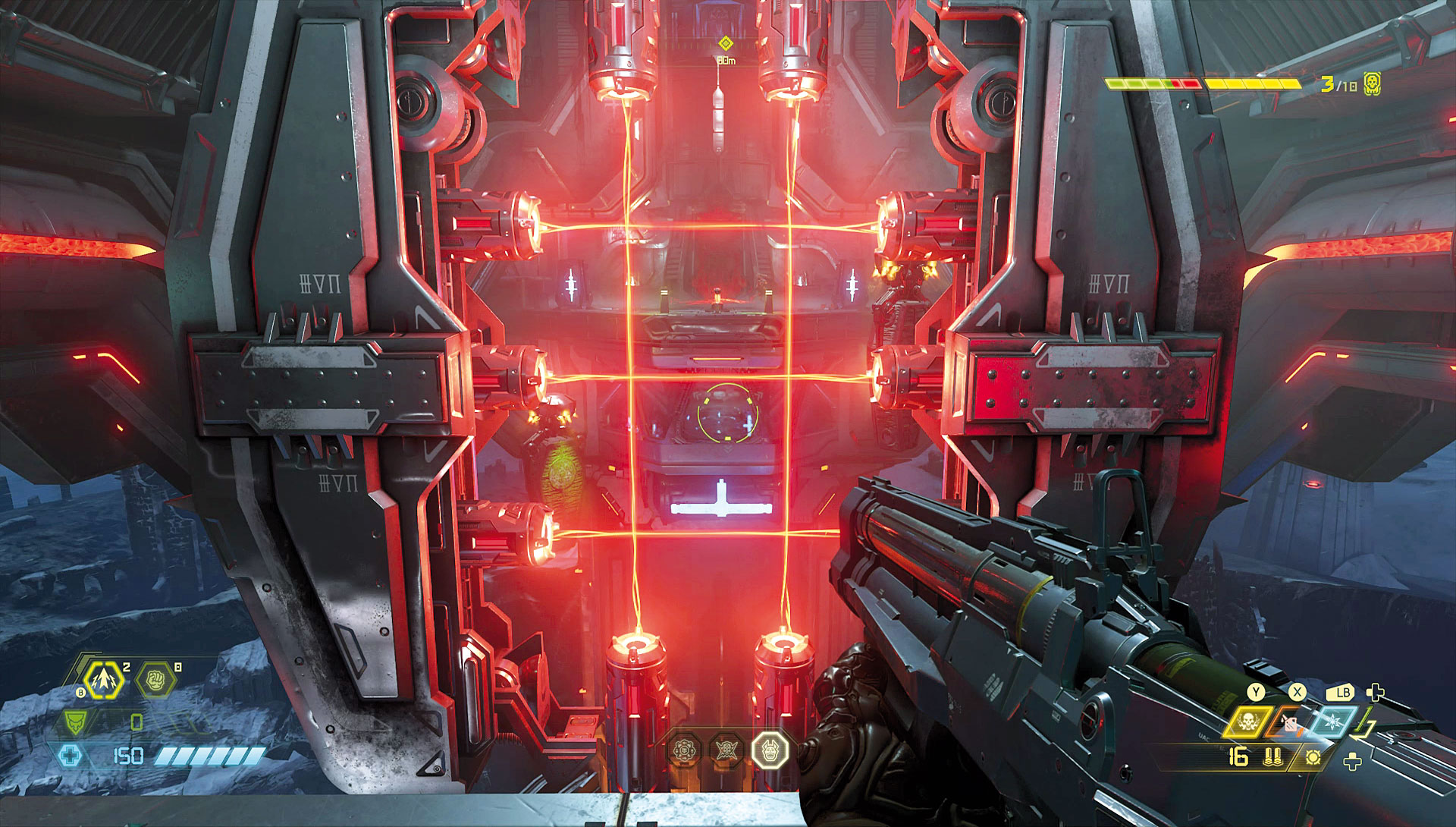1456x827 pixels.
Task: Select the yellow weapon mod gear icon
Action: coord(1313,757)
